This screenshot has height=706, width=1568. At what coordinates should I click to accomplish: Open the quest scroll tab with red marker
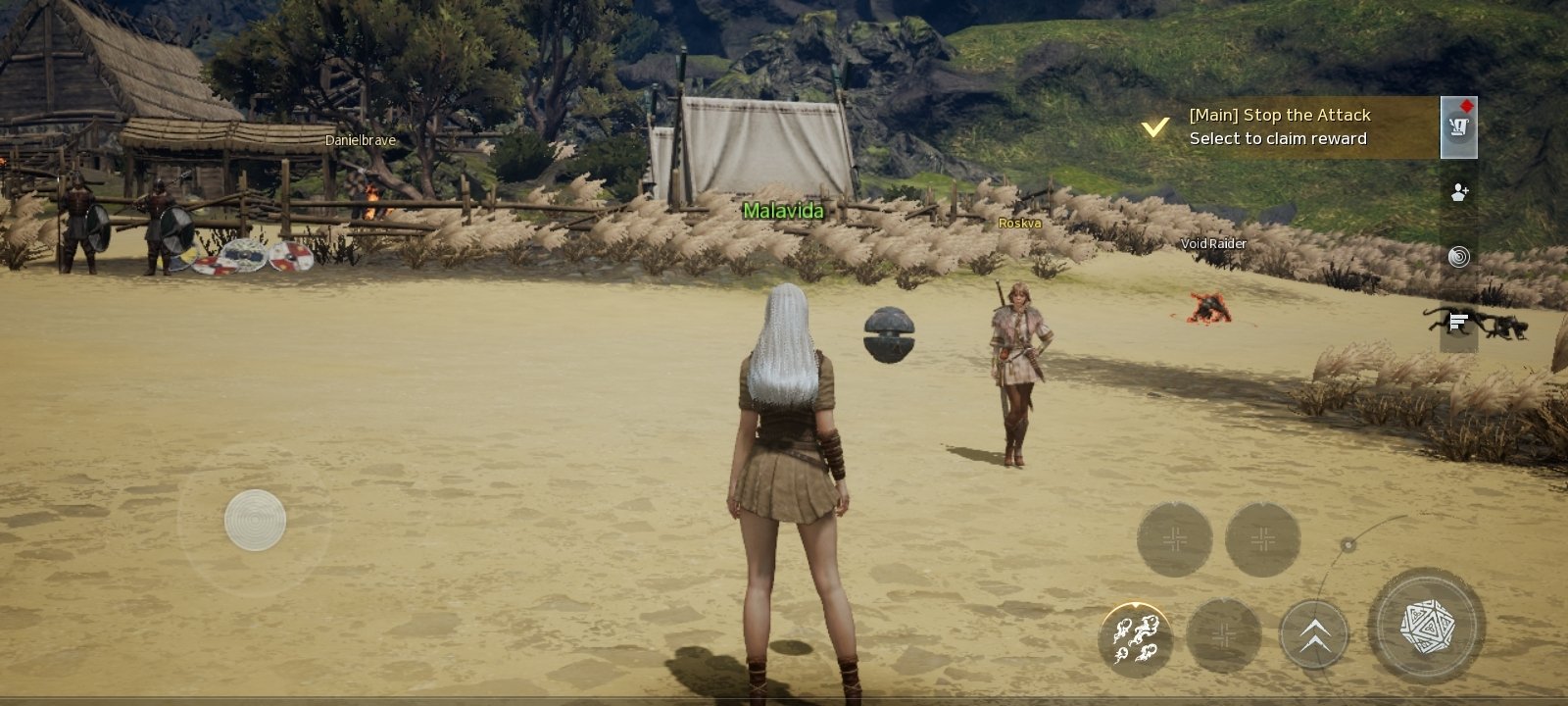[x=1459, y=127]
